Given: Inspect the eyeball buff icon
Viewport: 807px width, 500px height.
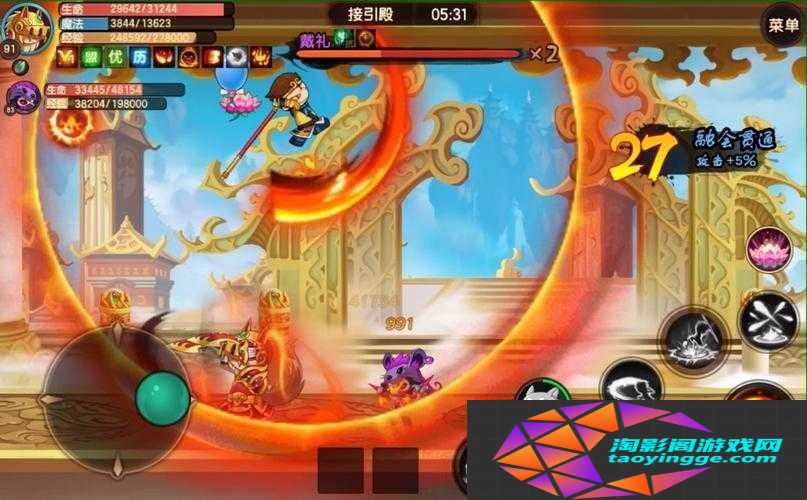Looking at the screenshot, I should [236, 57].
